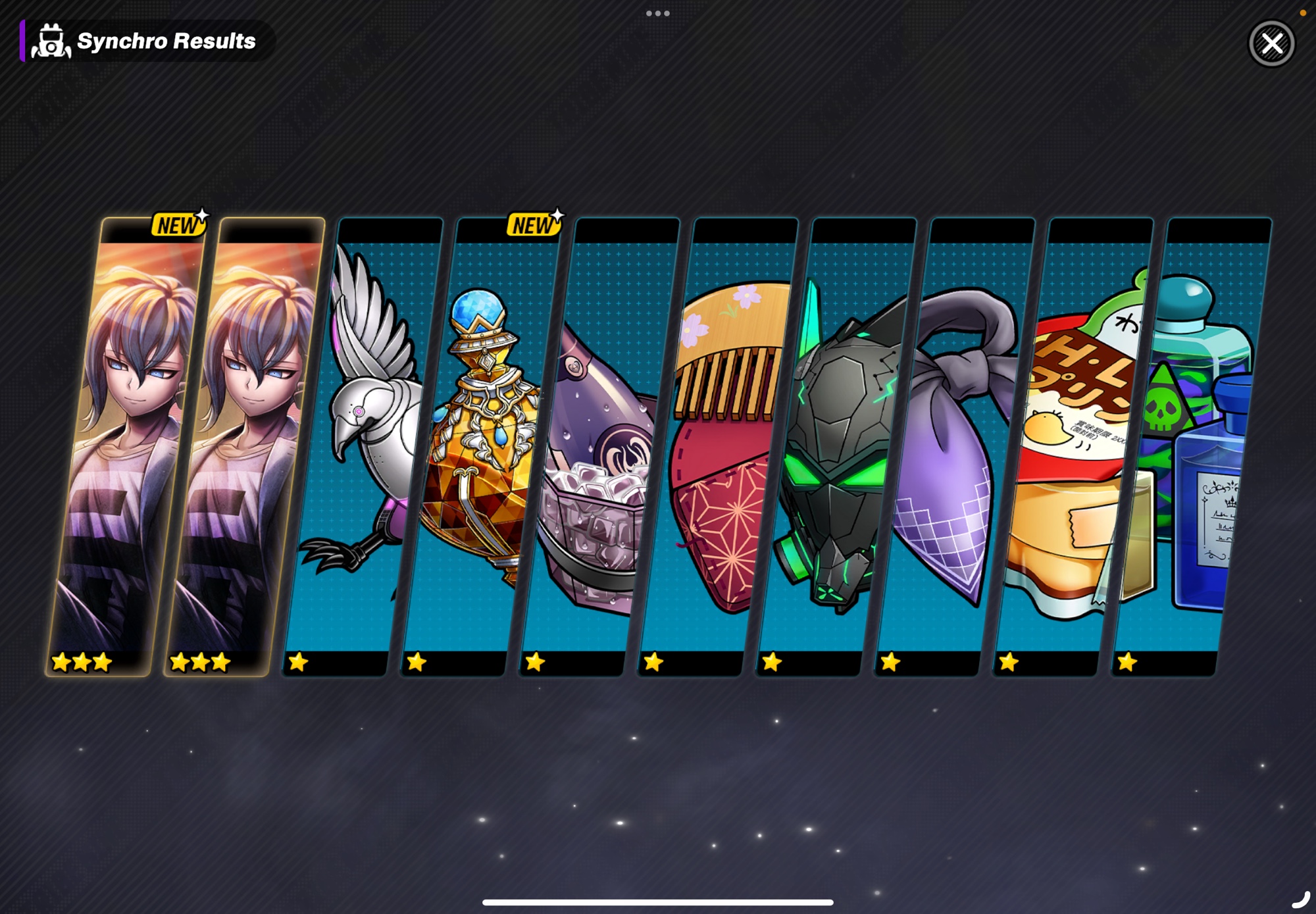Choose the purple ice bucket card
The height and width of the screenshot is (914, 1316).
[599, 447]
